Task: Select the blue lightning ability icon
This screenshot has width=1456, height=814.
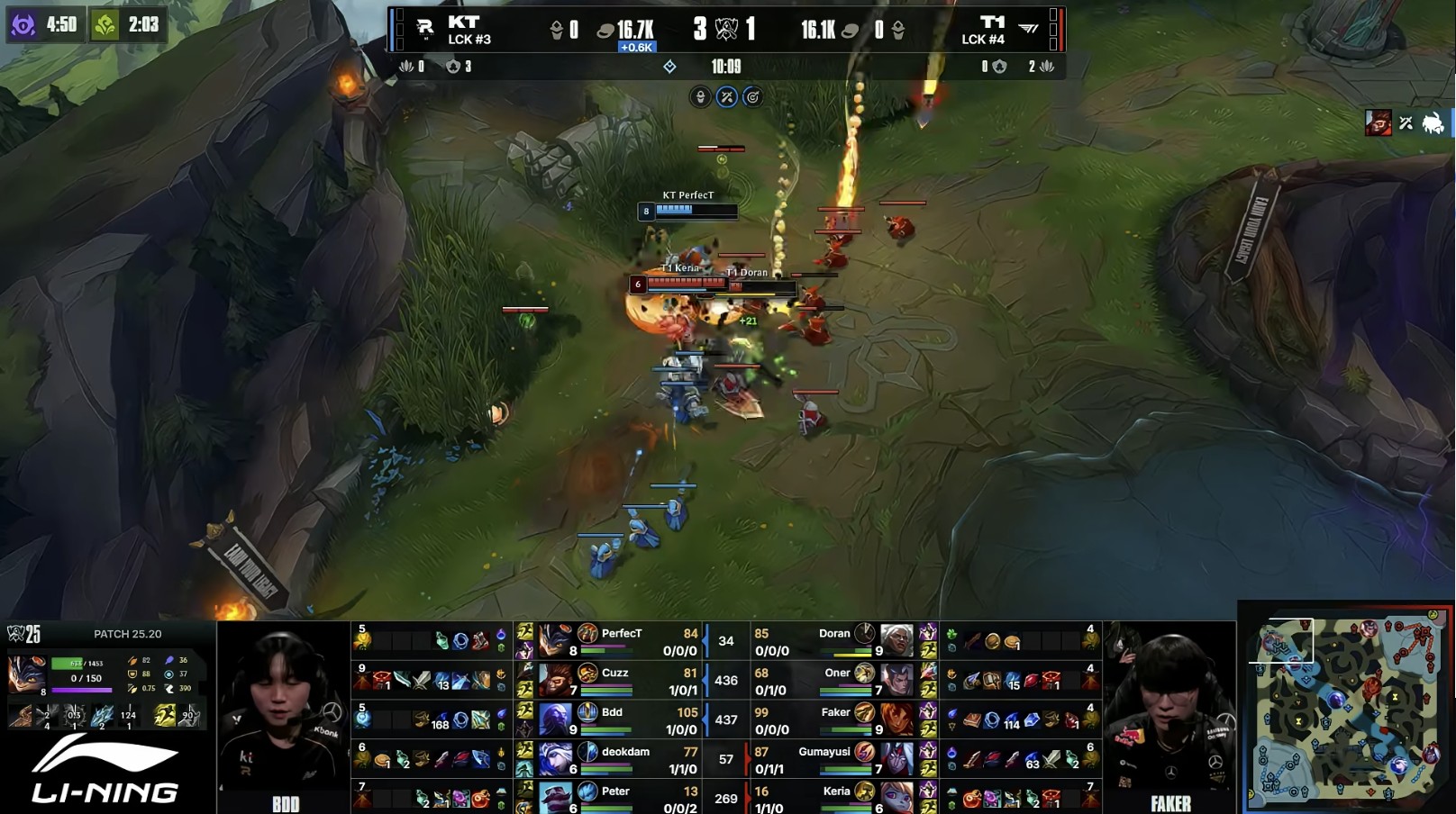Action: tap(101, 715)
